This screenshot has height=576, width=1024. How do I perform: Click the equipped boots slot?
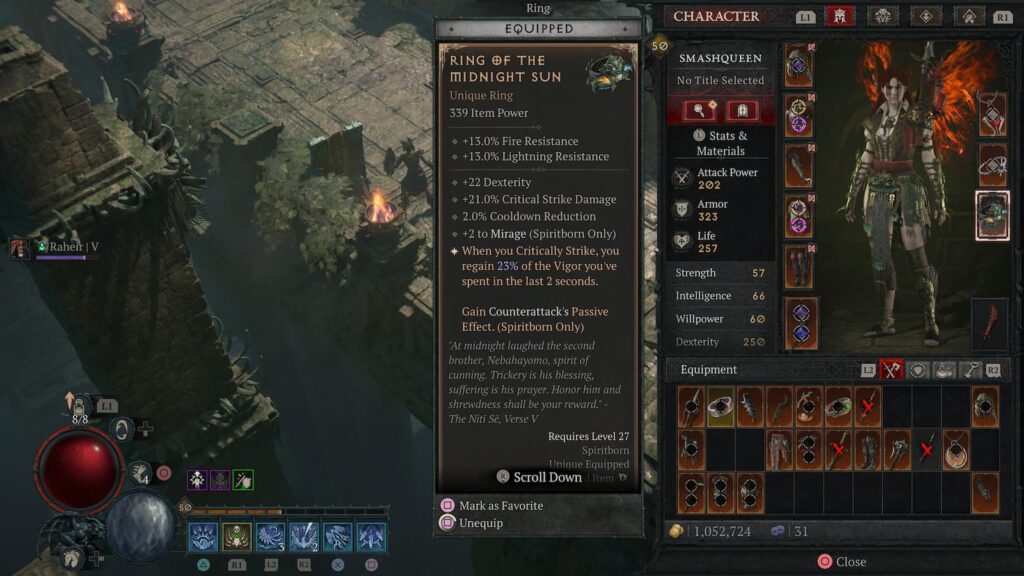point(799,268)
